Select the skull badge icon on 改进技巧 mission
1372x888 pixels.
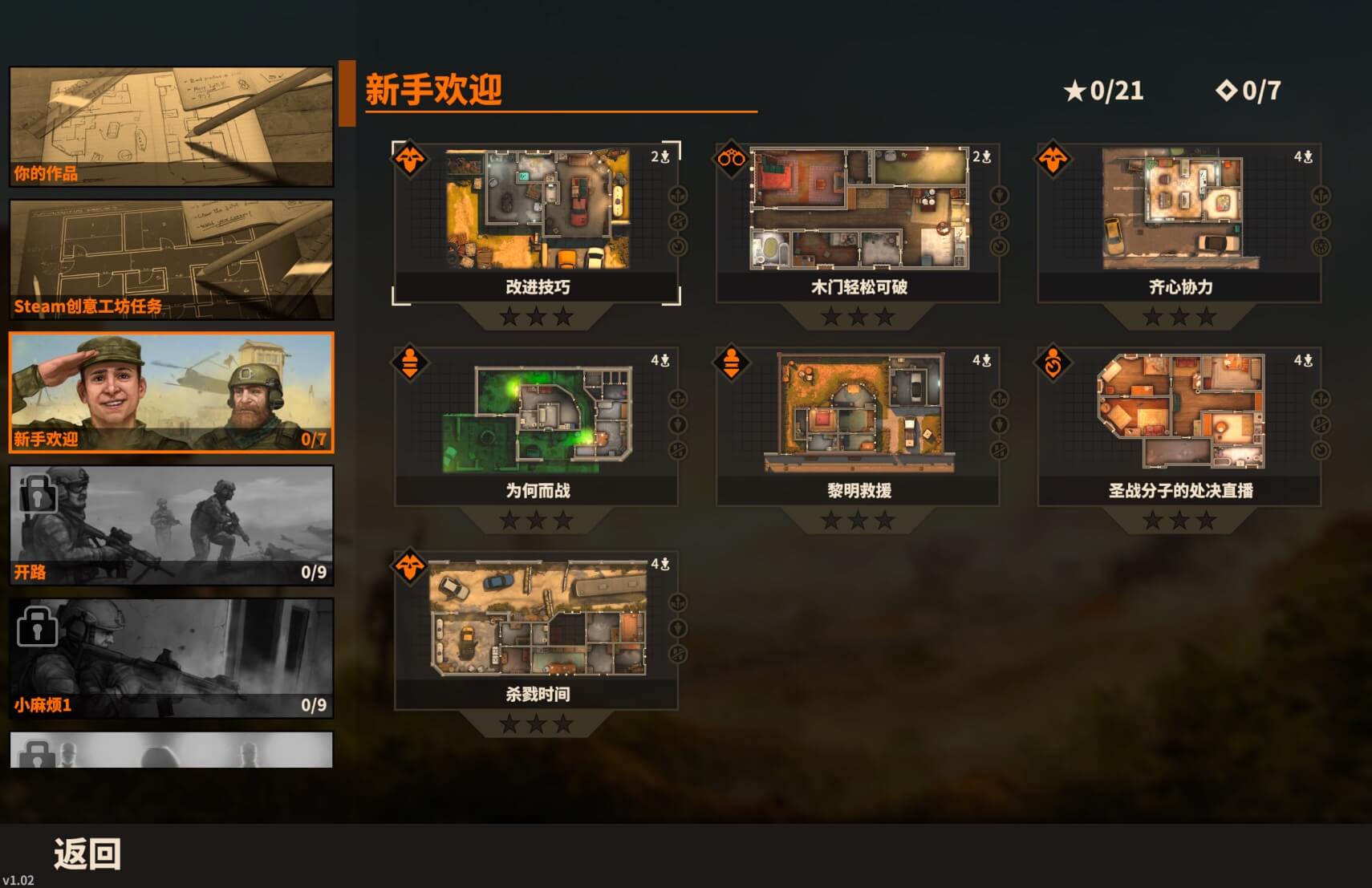click(x=409, y=158)
